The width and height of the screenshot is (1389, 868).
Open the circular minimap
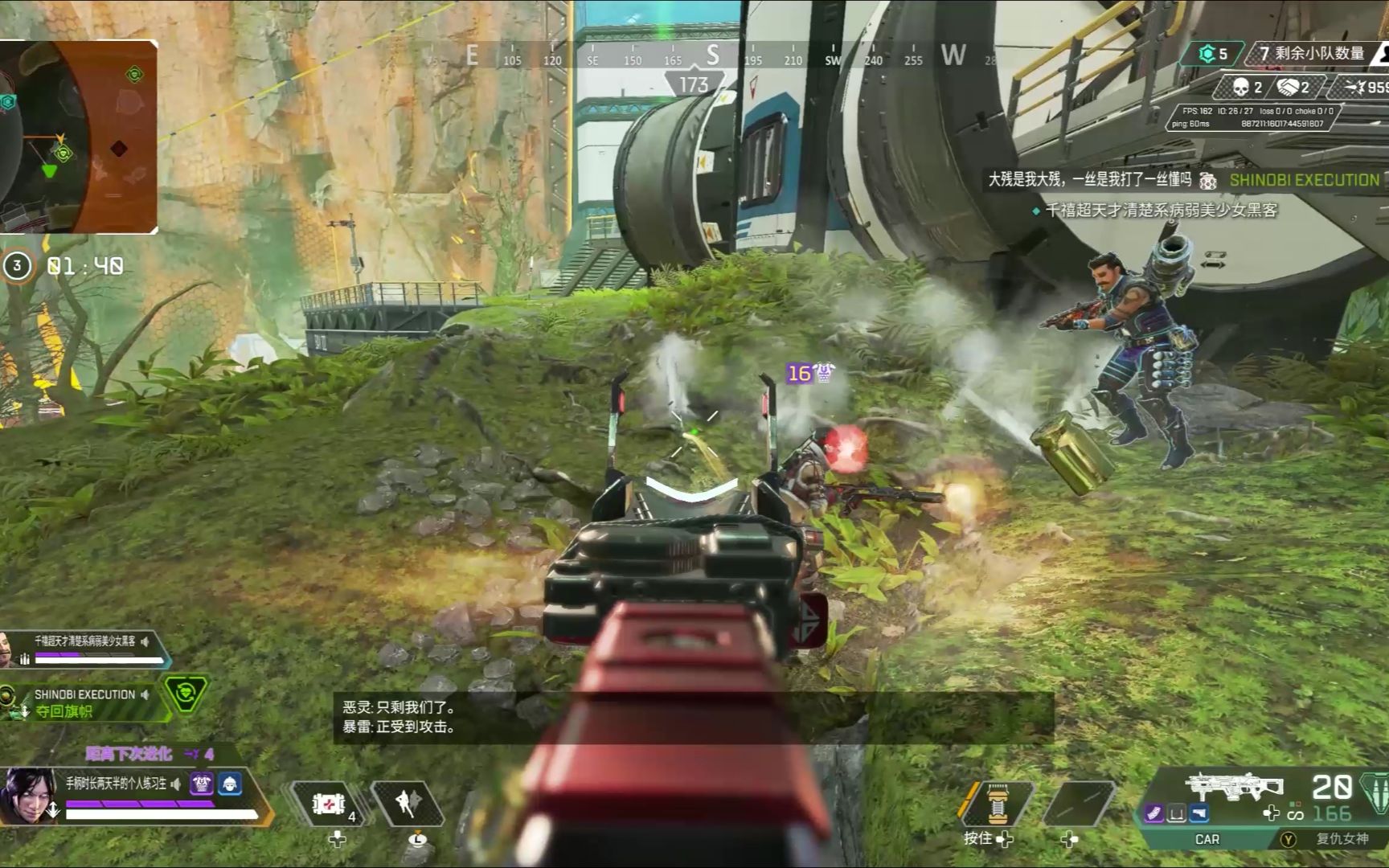point(78,137)
